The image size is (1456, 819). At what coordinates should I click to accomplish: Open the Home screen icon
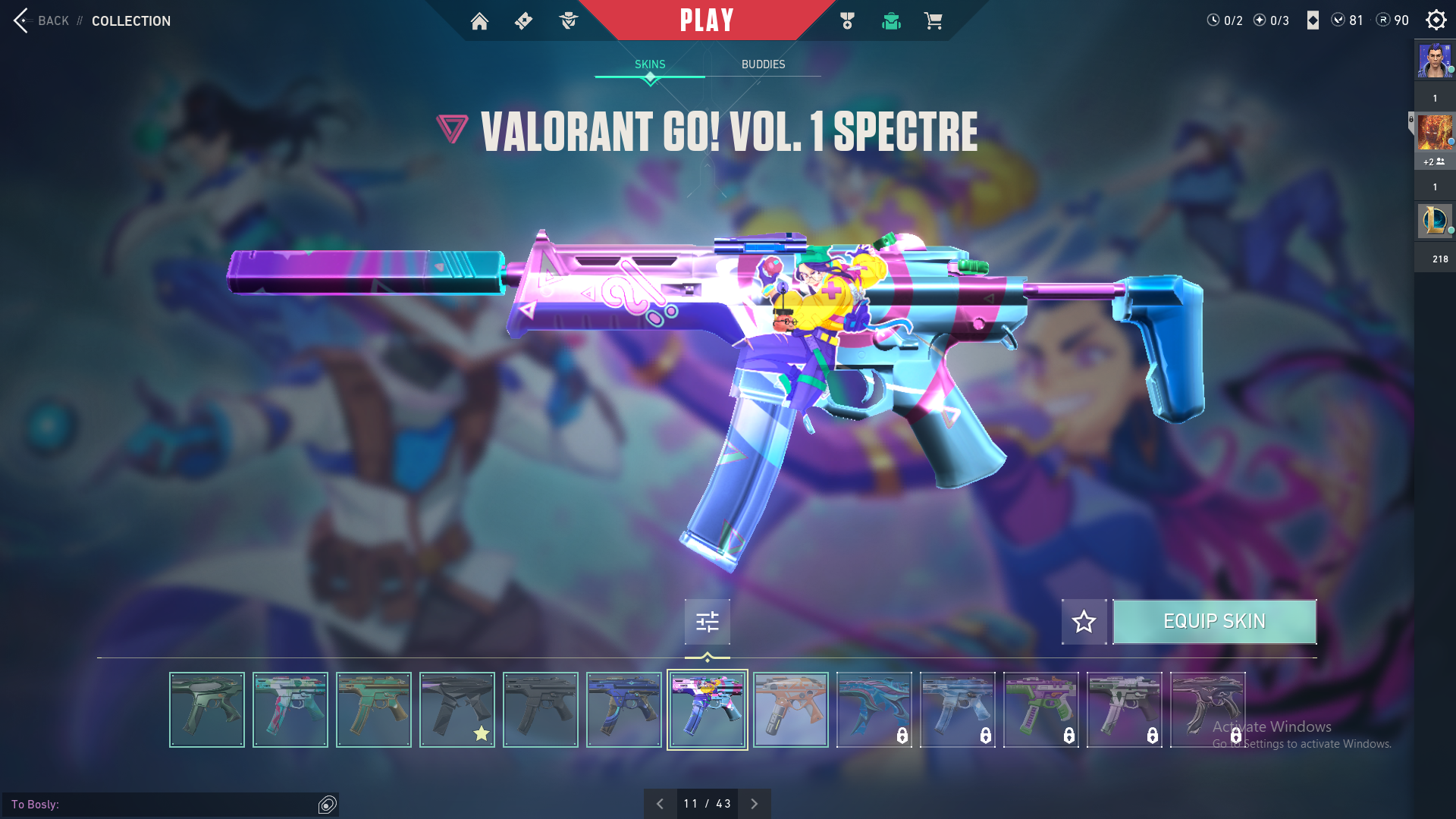(479, 21)
